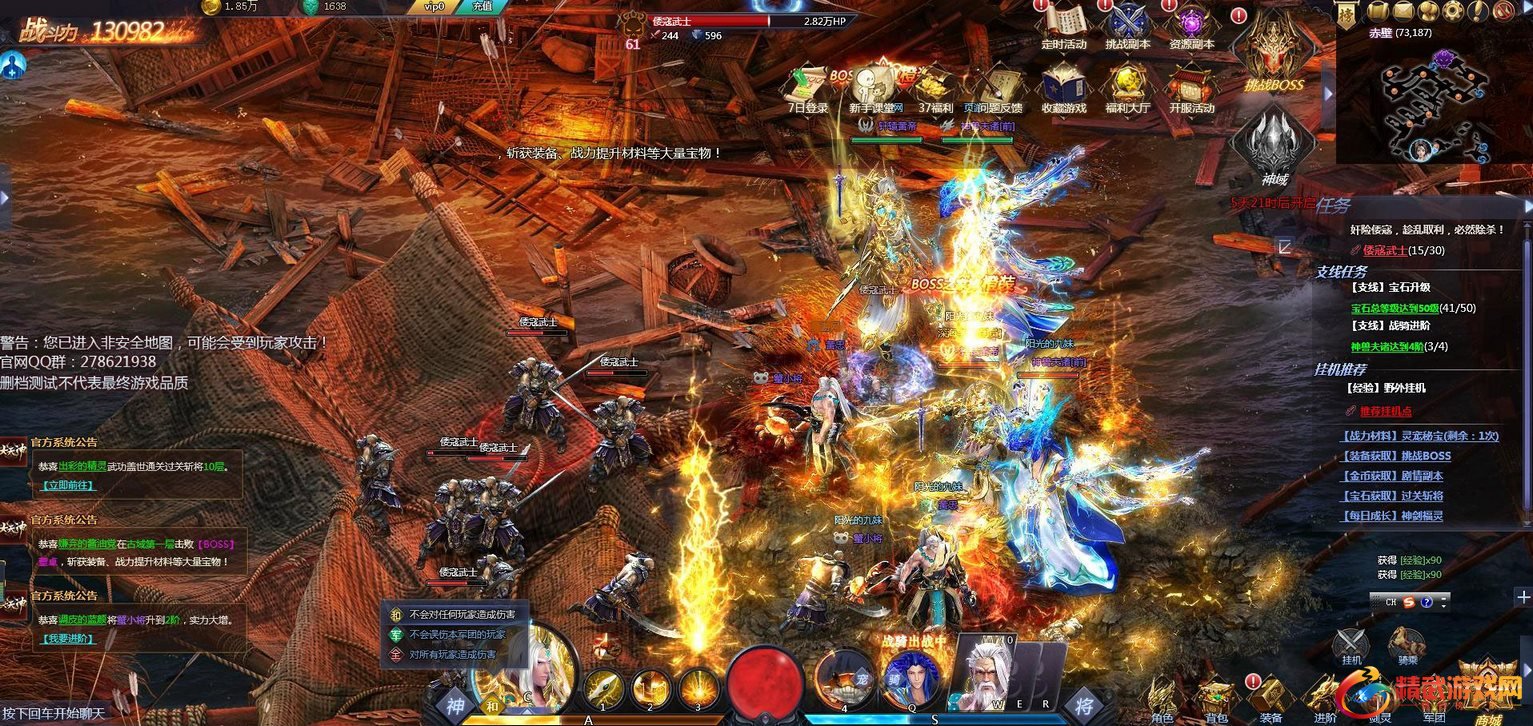Select 对所有玩家造成伤害 attack mode option
This screenshot has height=726, width=1533.
click(x=452, y=655)
